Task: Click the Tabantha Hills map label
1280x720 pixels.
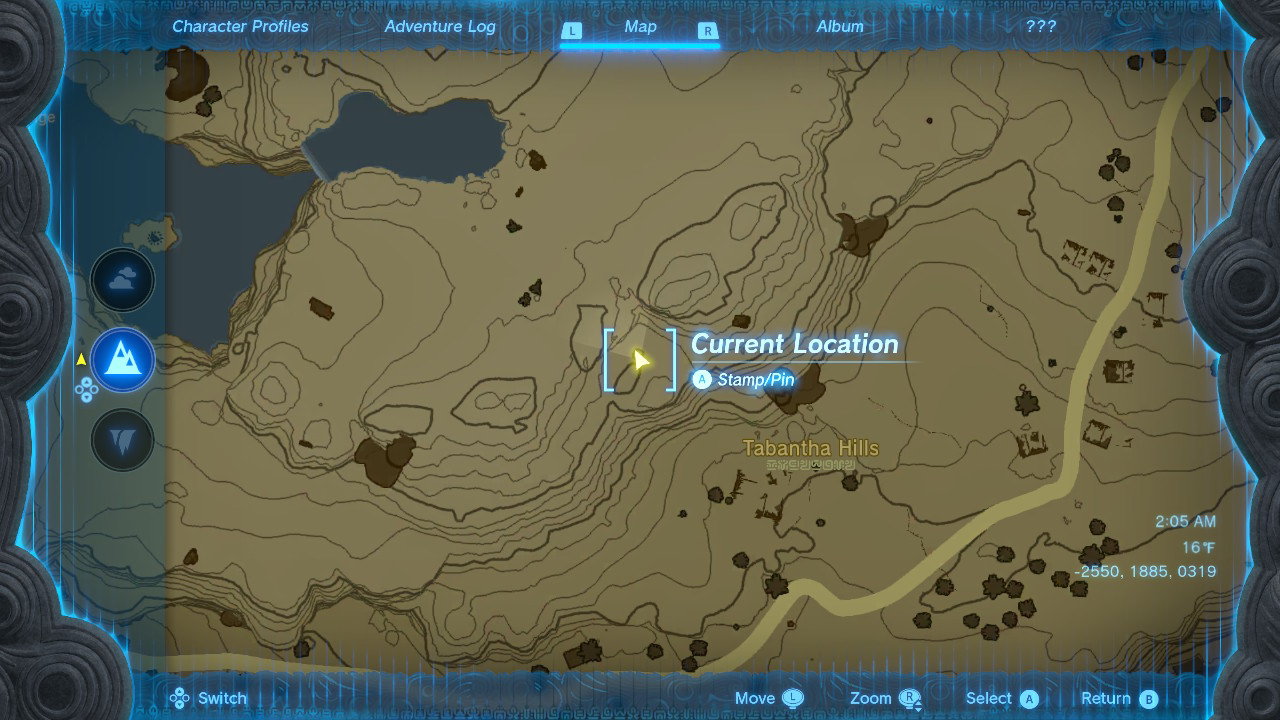Action: 810,448
